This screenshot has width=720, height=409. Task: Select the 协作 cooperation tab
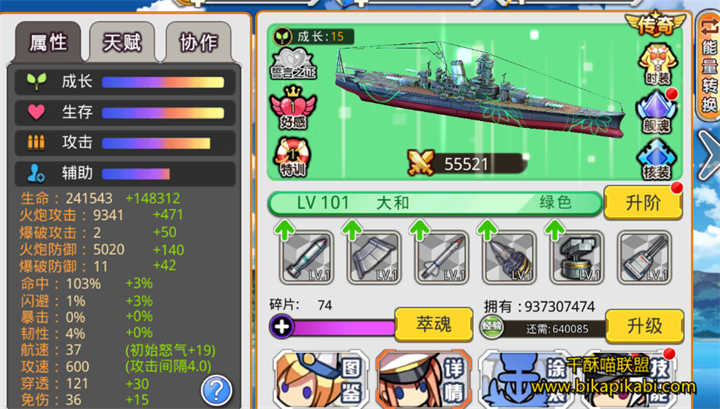pos(197,42)
